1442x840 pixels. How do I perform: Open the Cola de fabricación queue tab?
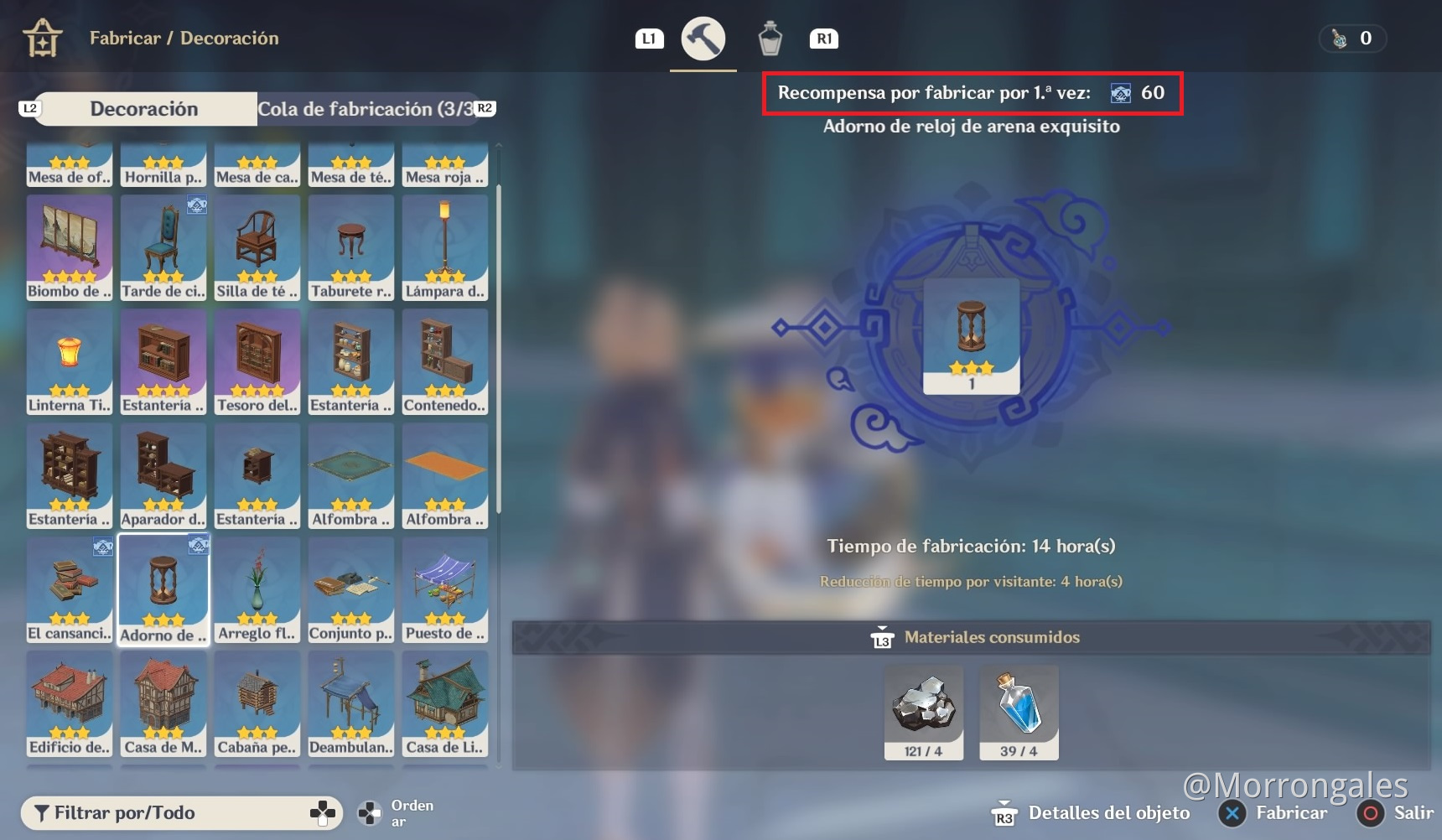[x=364, y=108]
